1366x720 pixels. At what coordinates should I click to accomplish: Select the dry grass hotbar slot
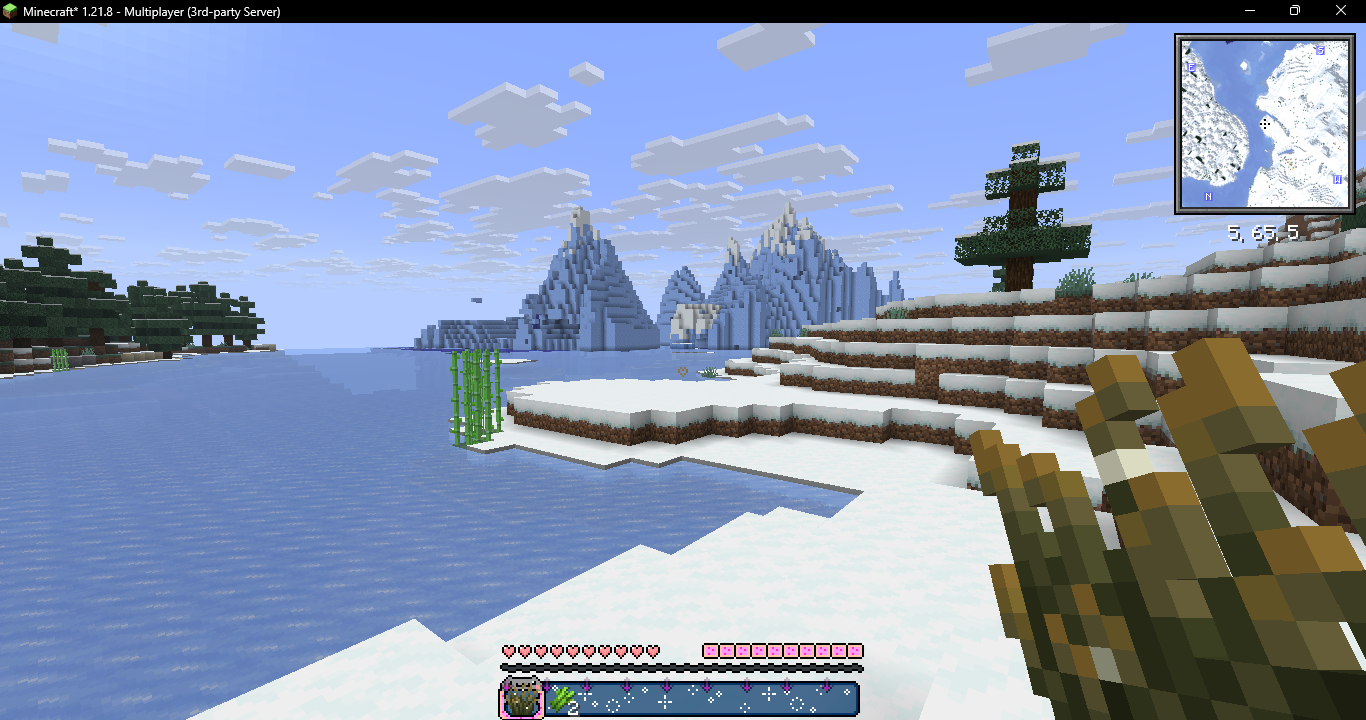coord(521,699)
